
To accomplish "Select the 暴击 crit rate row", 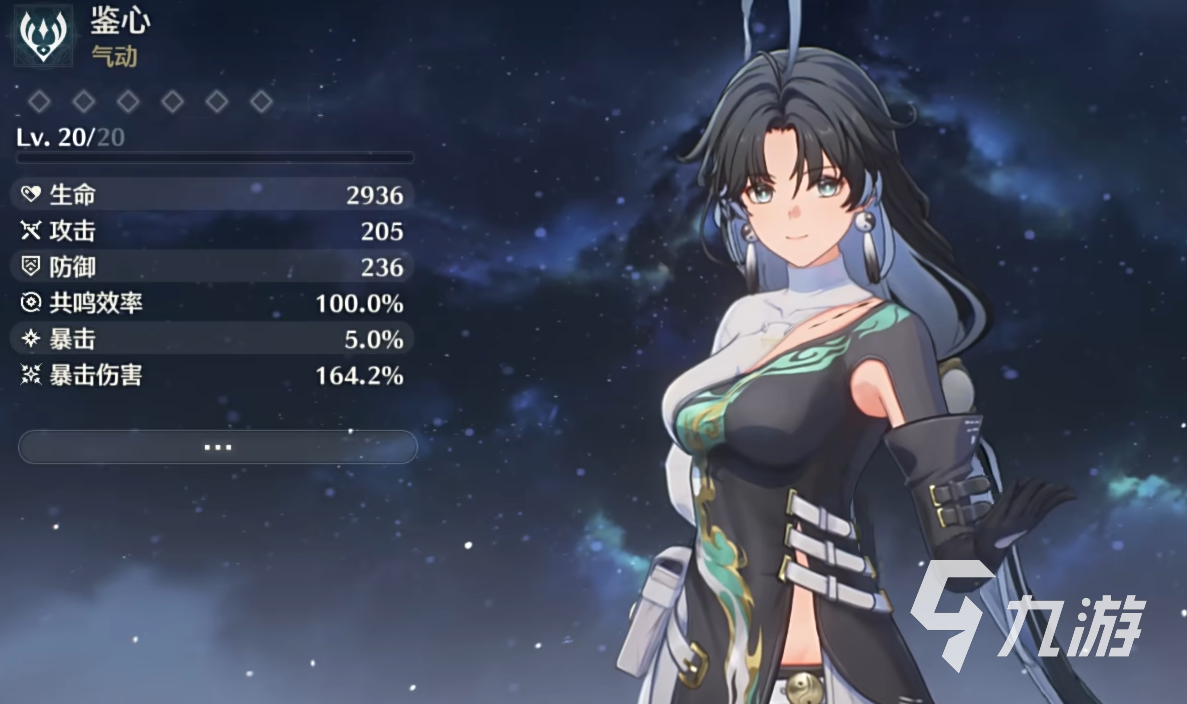I will 212,339.
